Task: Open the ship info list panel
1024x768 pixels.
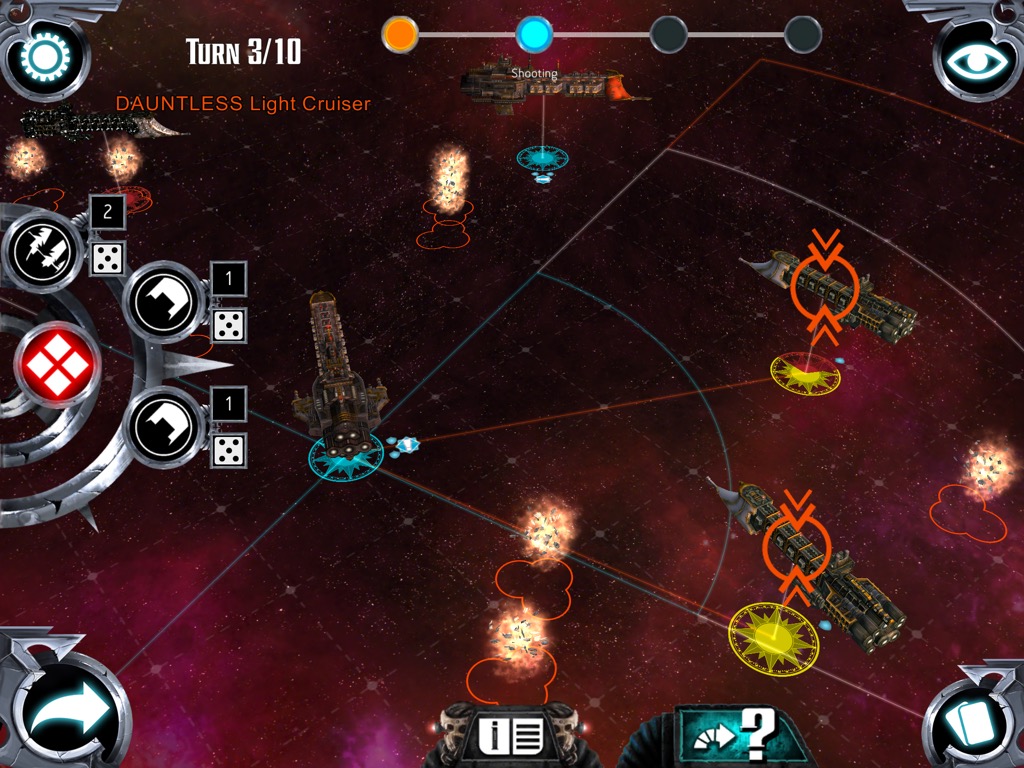Action: 510,737
